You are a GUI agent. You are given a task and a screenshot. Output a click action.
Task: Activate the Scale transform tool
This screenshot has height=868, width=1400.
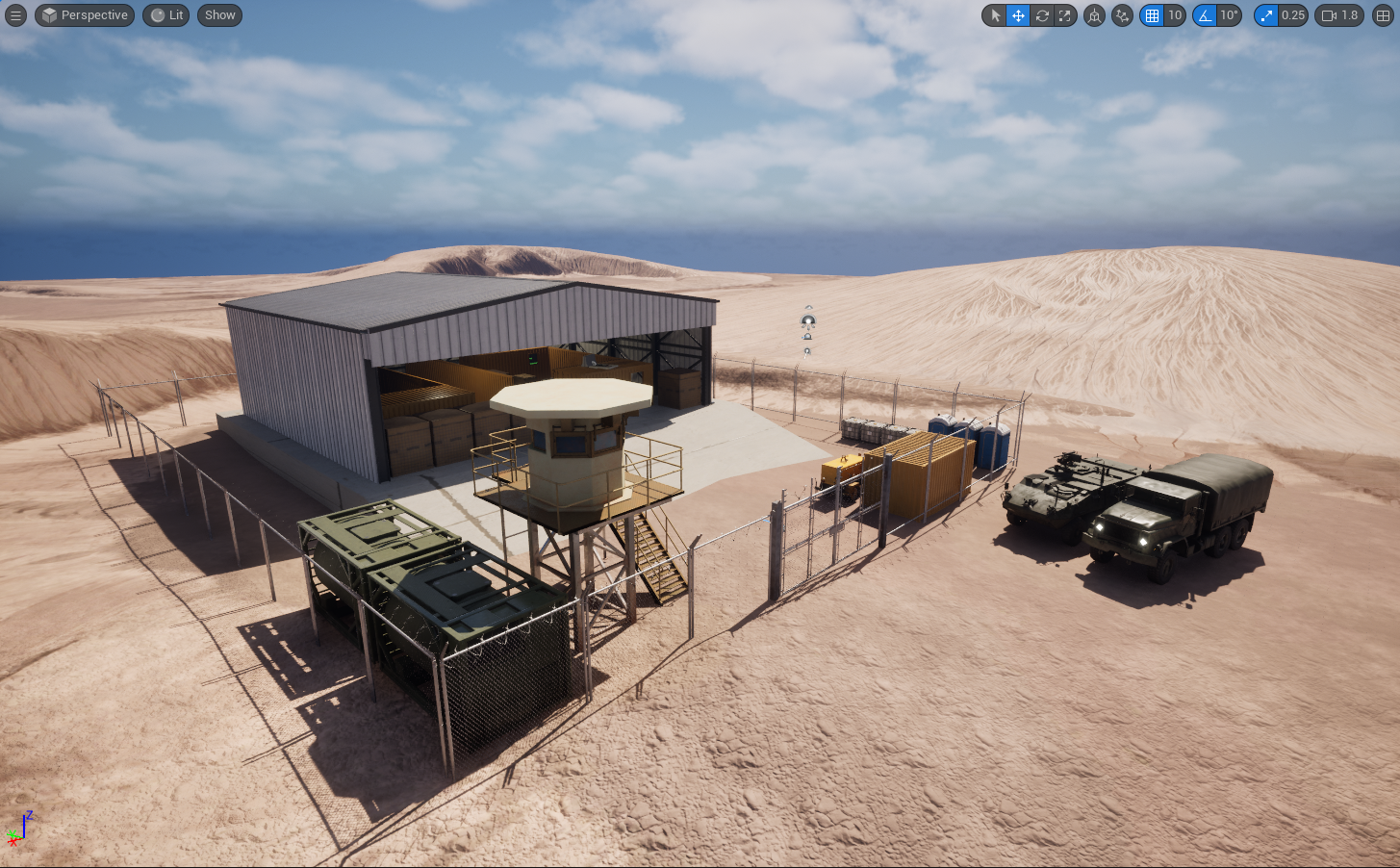point(1063,15)
